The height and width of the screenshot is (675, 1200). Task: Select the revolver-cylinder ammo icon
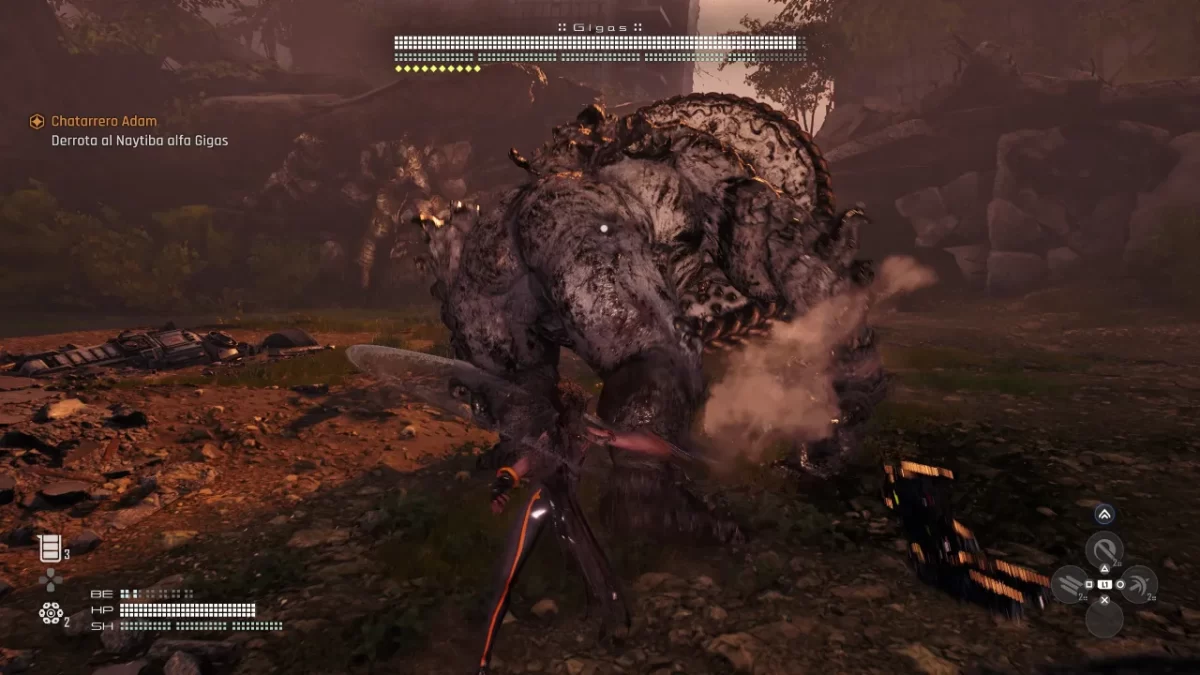[50, 613]
